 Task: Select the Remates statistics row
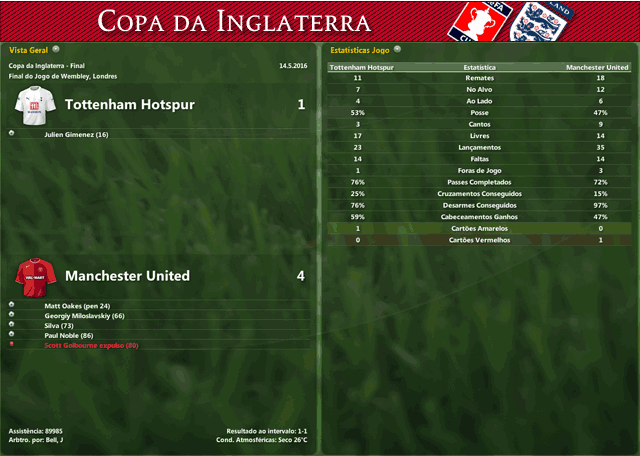(x=479, y=78)
